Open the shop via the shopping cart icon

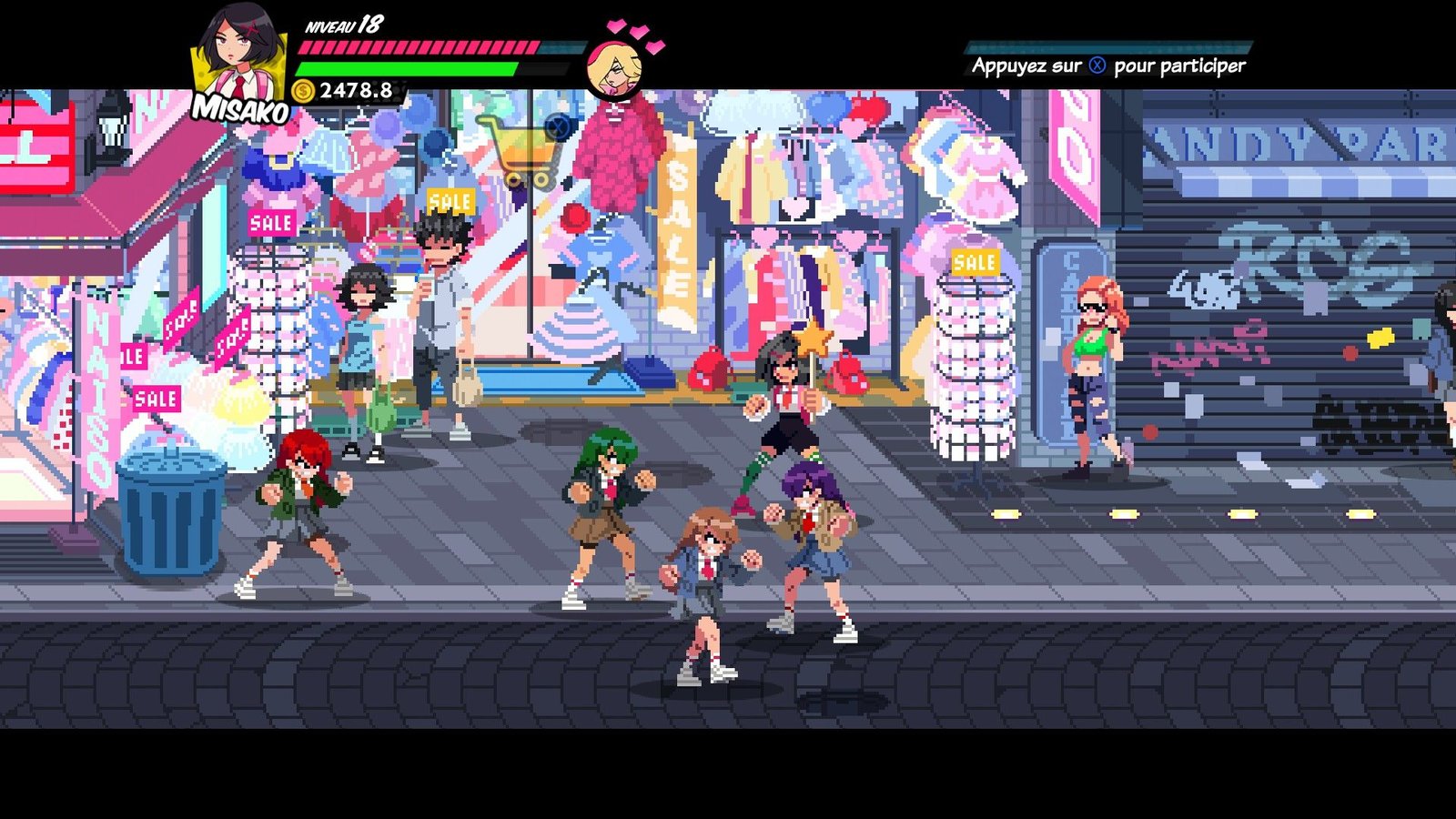(521, 150)
